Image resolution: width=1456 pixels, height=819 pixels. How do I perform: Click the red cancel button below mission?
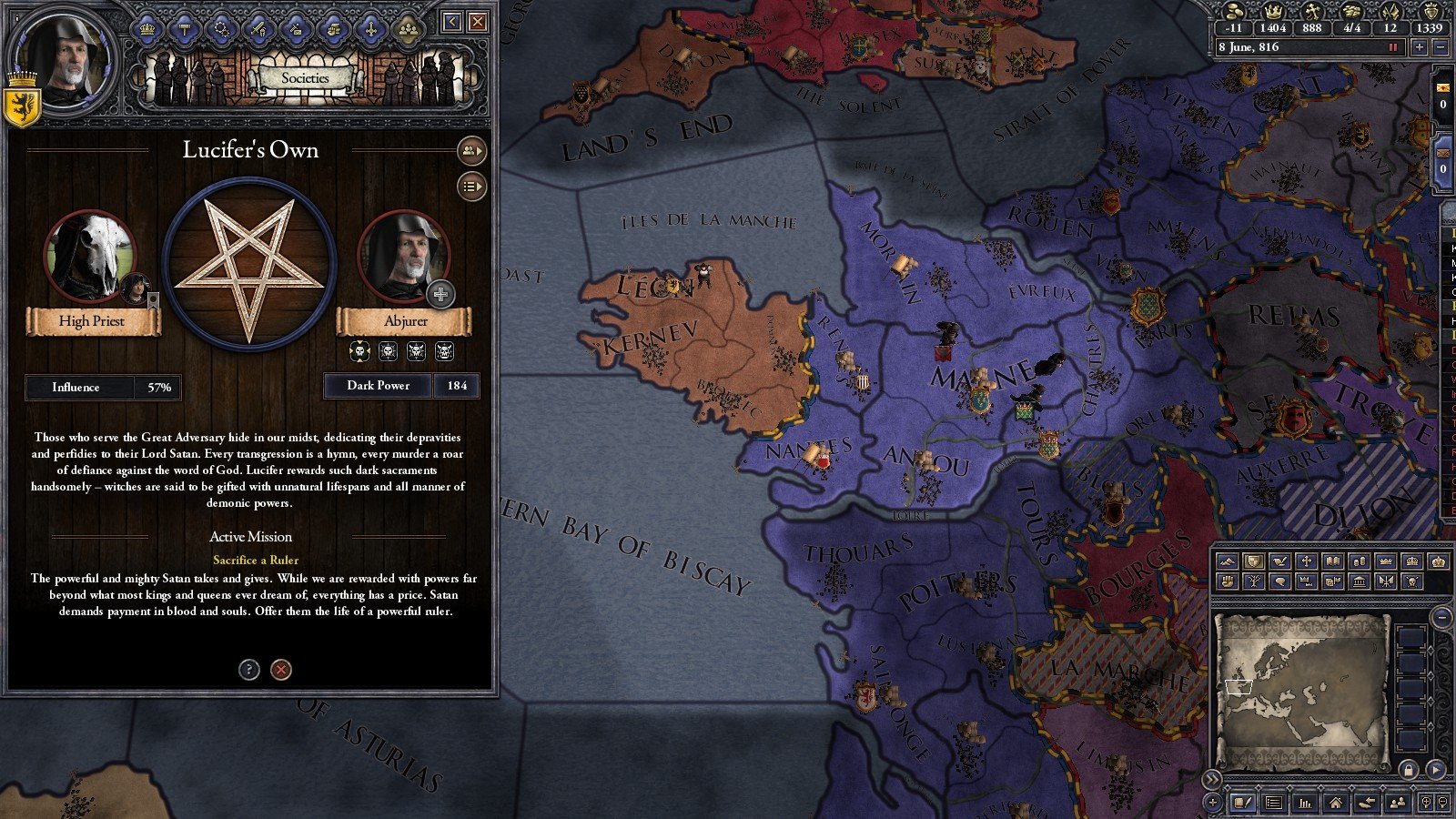click(281, 670)
